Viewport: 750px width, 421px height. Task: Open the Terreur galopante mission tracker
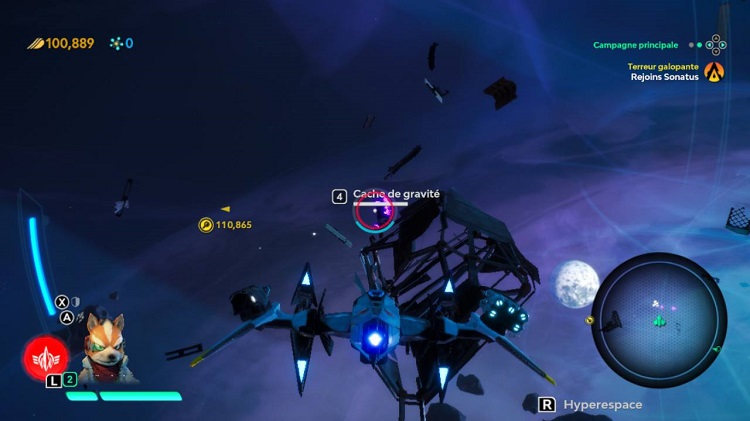663,67
